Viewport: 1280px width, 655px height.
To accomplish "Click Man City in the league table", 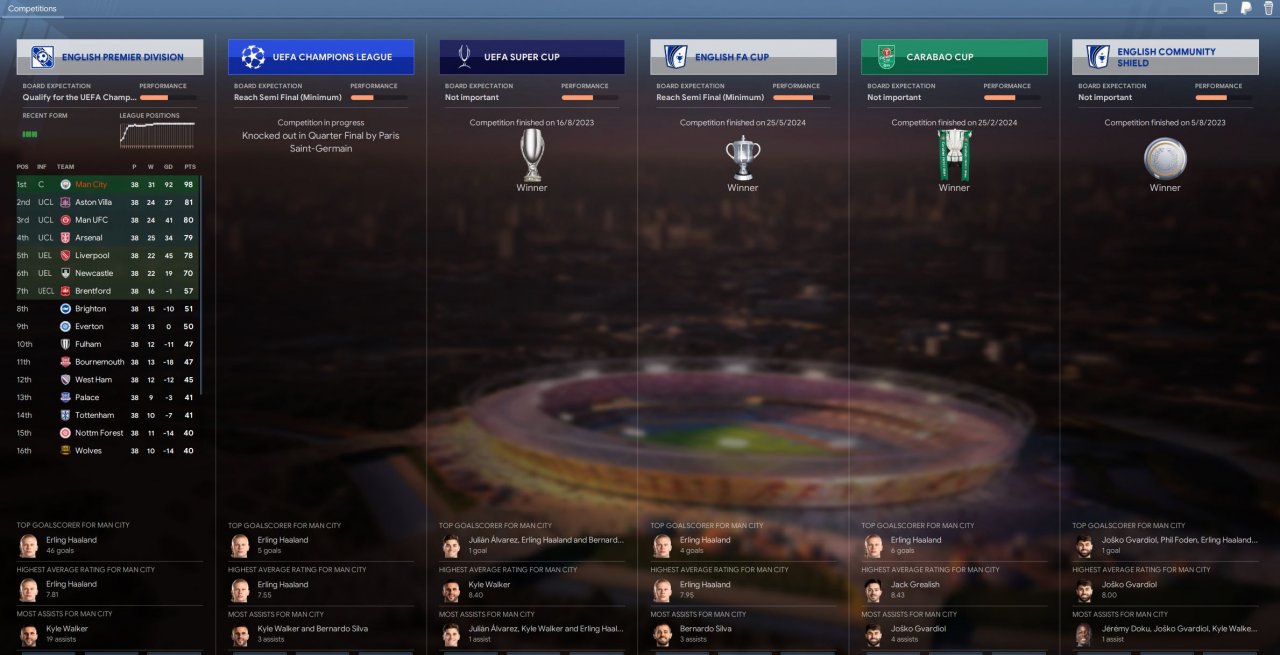I will pyautogui.click(x=91, y=185).
